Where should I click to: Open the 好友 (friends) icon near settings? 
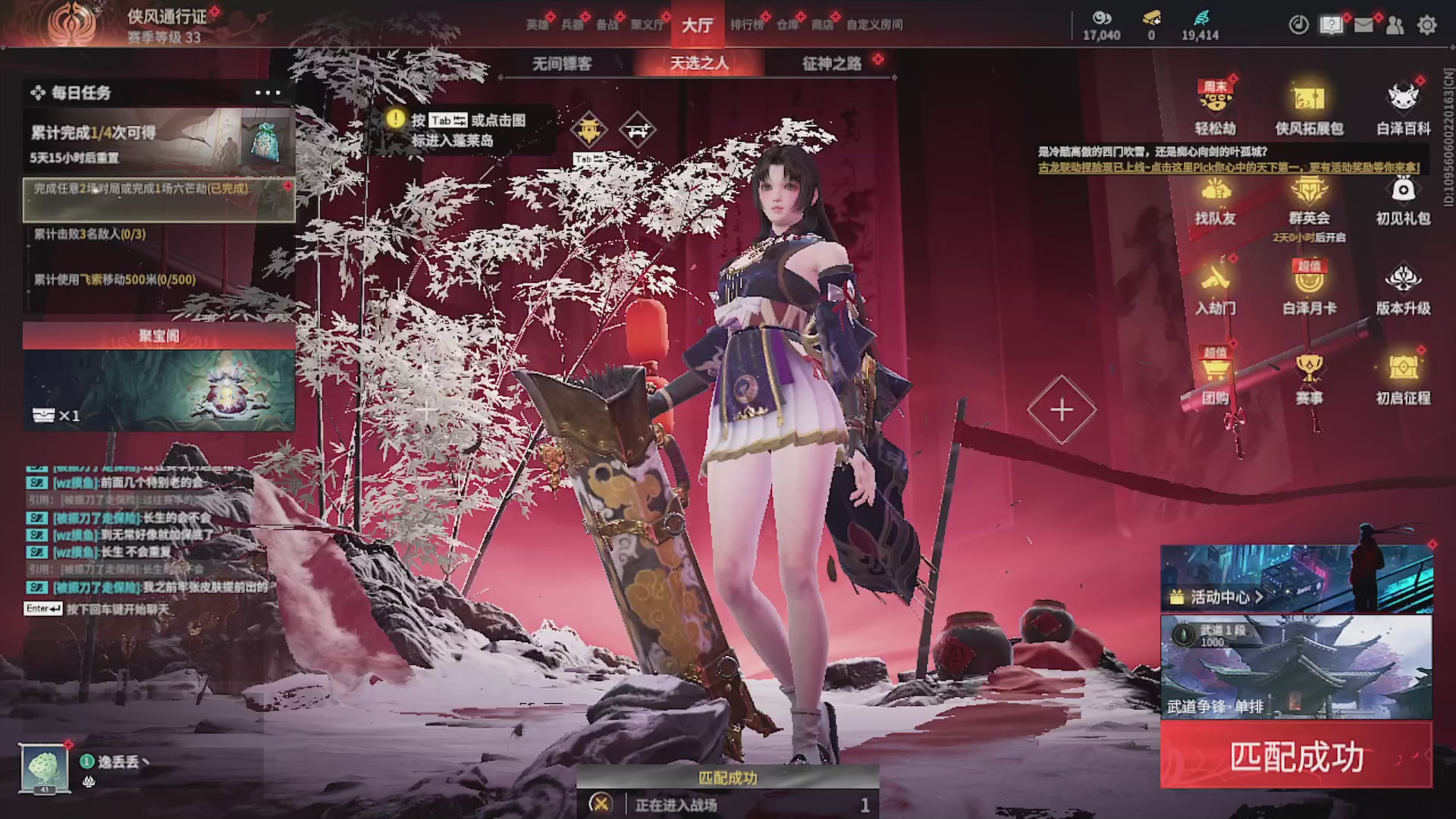click(1395, 25)
